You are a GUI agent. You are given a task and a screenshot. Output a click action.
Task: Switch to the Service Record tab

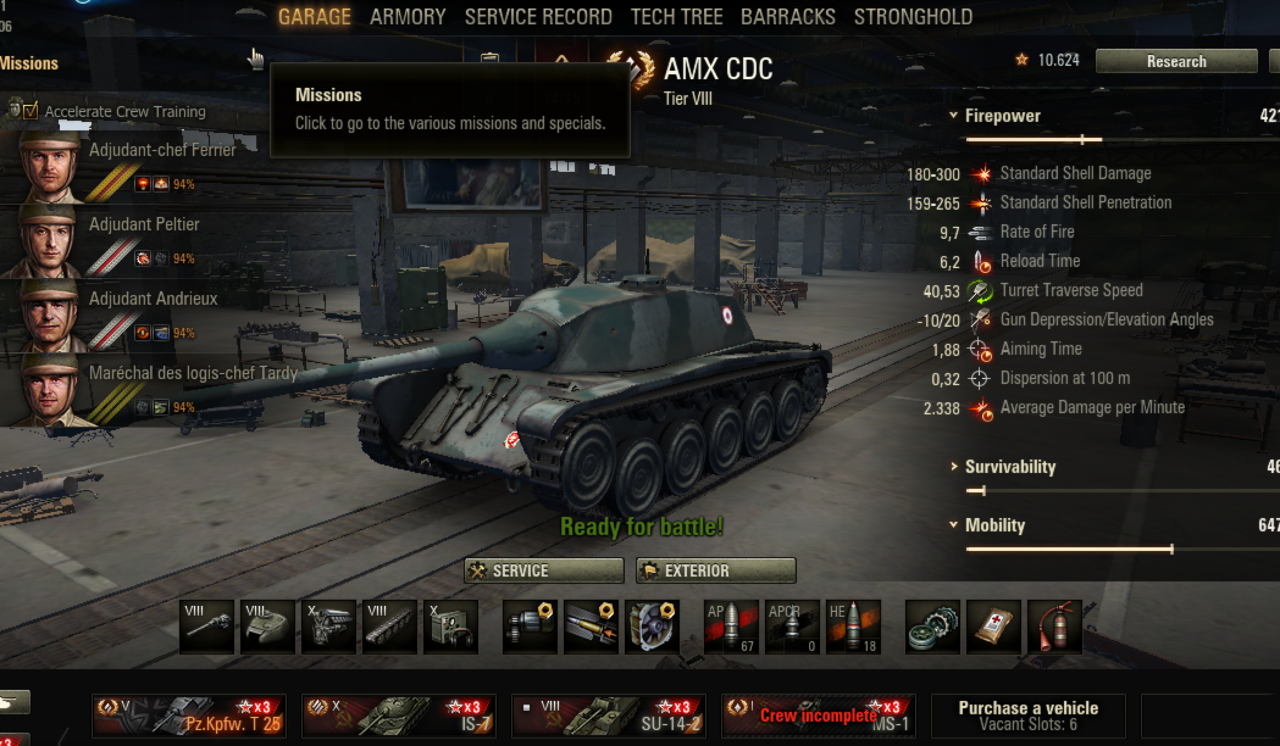[538, 17]
